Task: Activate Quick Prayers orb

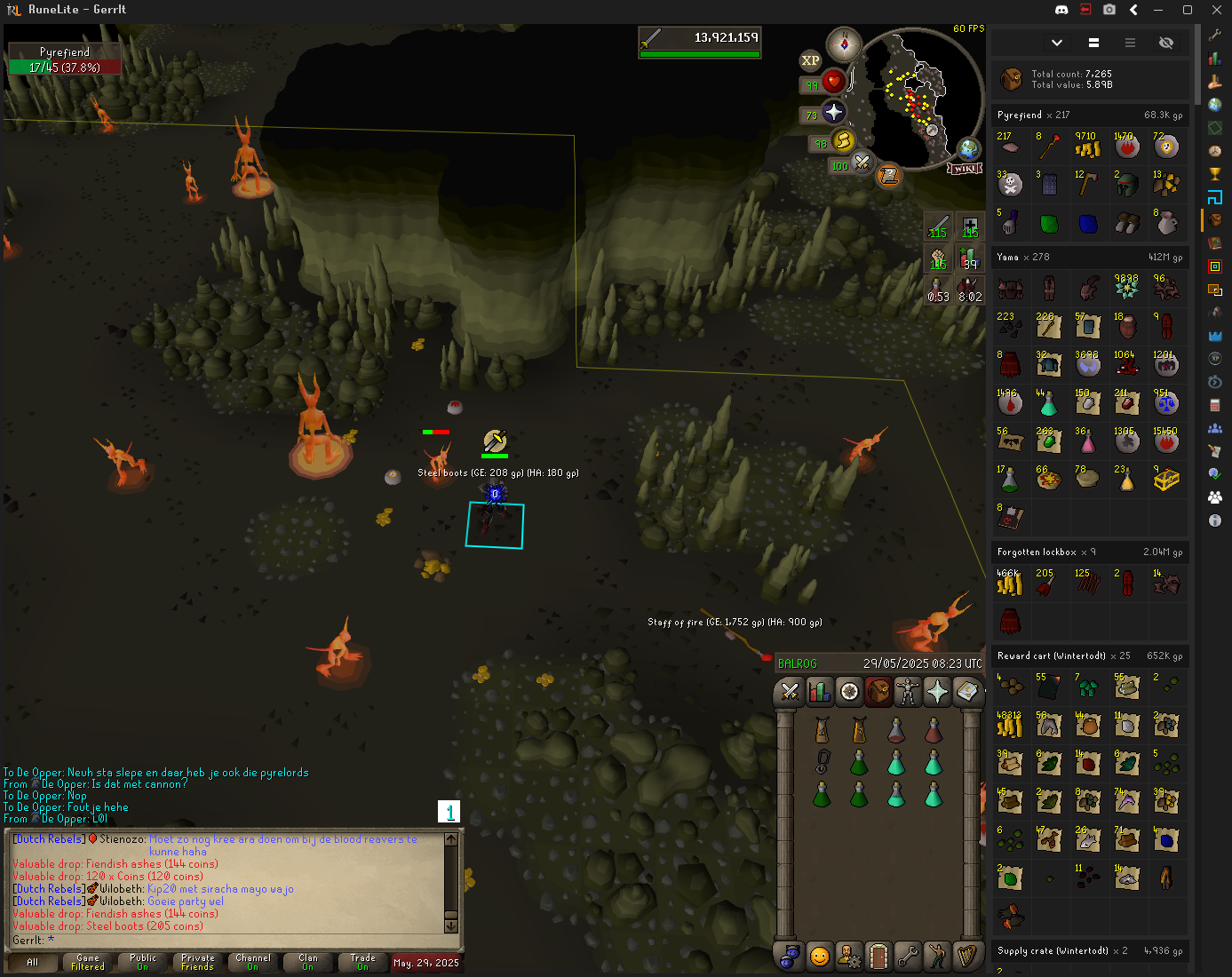Action: (x=833, y=113)
